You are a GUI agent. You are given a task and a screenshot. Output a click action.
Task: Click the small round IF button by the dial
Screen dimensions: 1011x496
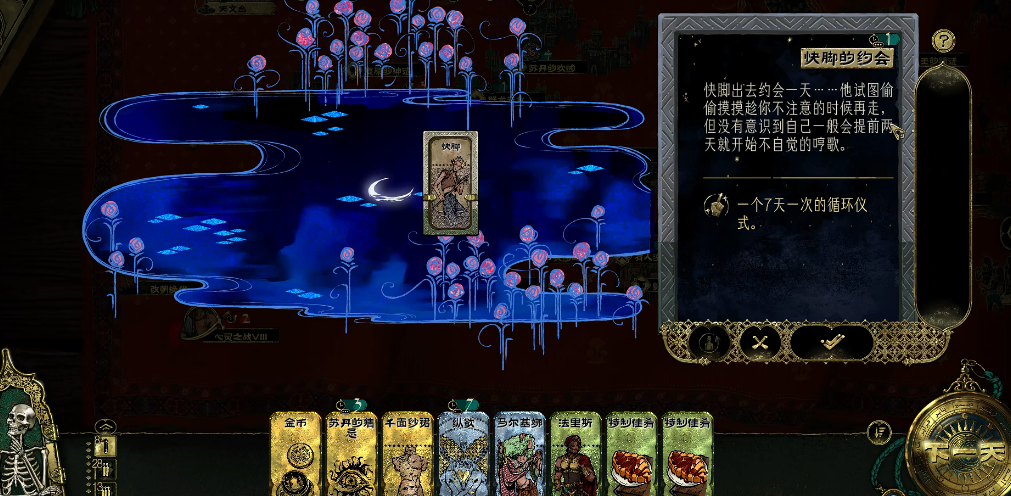[880, 432]
